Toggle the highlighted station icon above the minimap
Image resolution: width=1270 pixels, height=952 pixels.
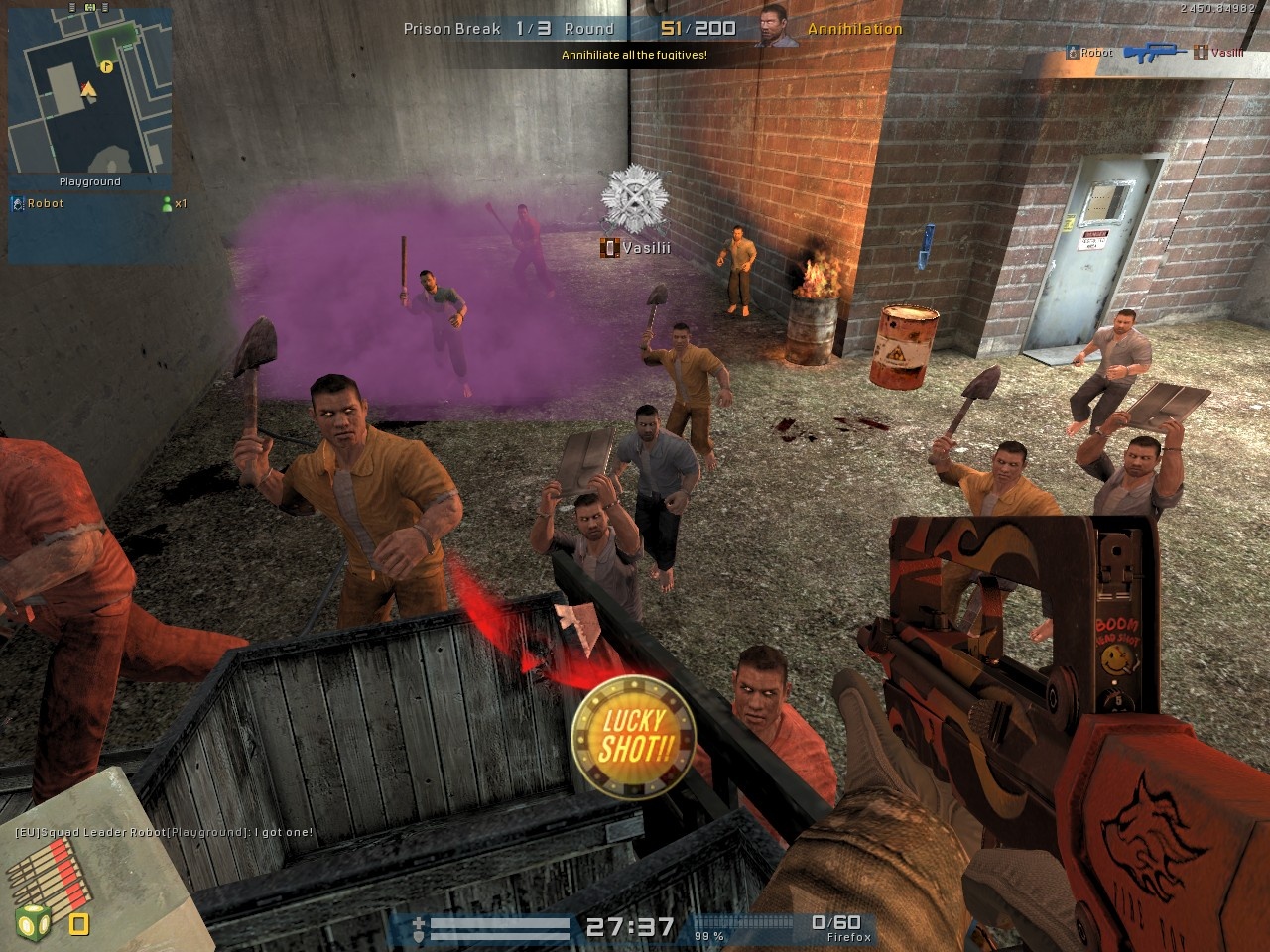[x=89, y=7]
